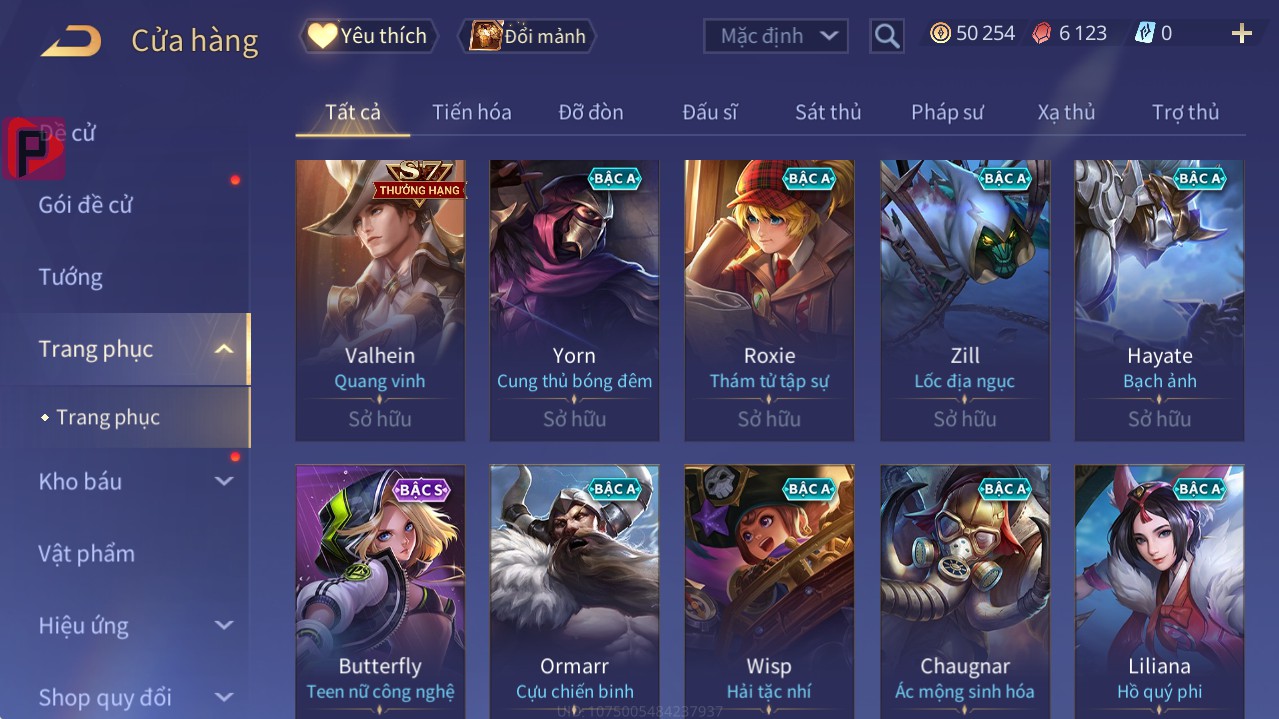The width and height of the screenshot is (1279, 719).
Task: Open the Đổi mảnh exchange
Action: tap(528, 36)
